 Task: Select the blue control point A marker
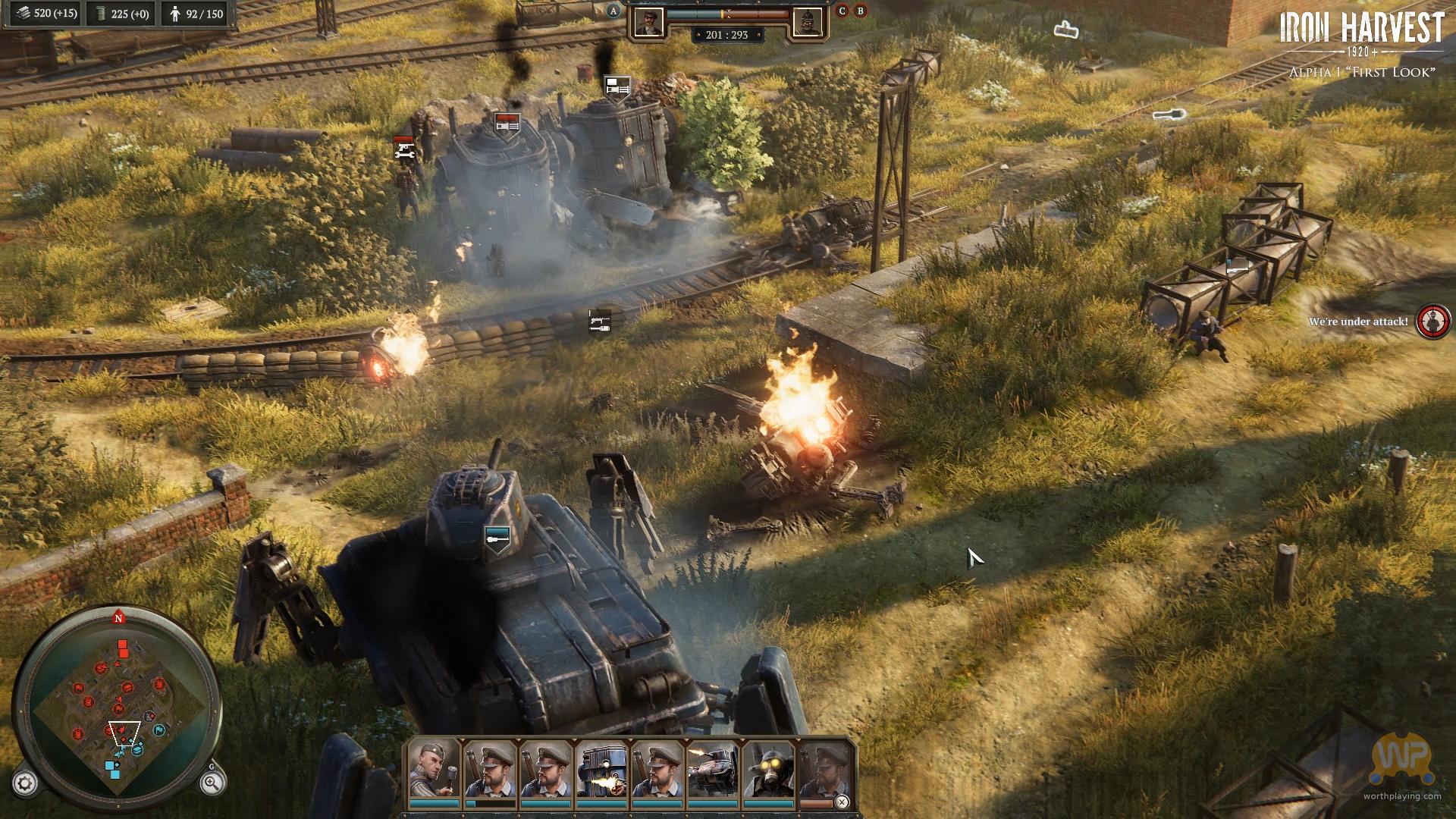(x=613, y=11)
